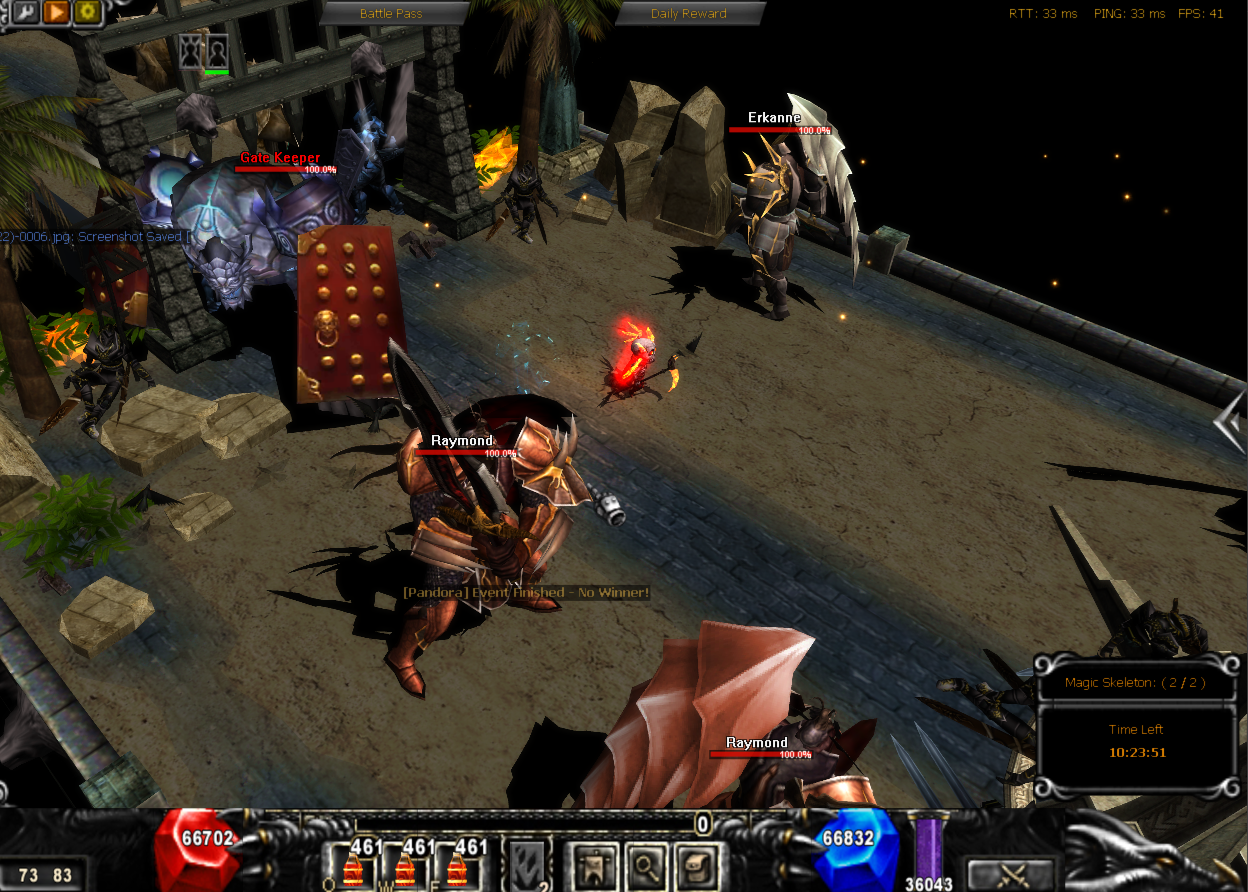Click the wrench settings button
This screenshot has width=1248, height=892.
tap(24, 12)
